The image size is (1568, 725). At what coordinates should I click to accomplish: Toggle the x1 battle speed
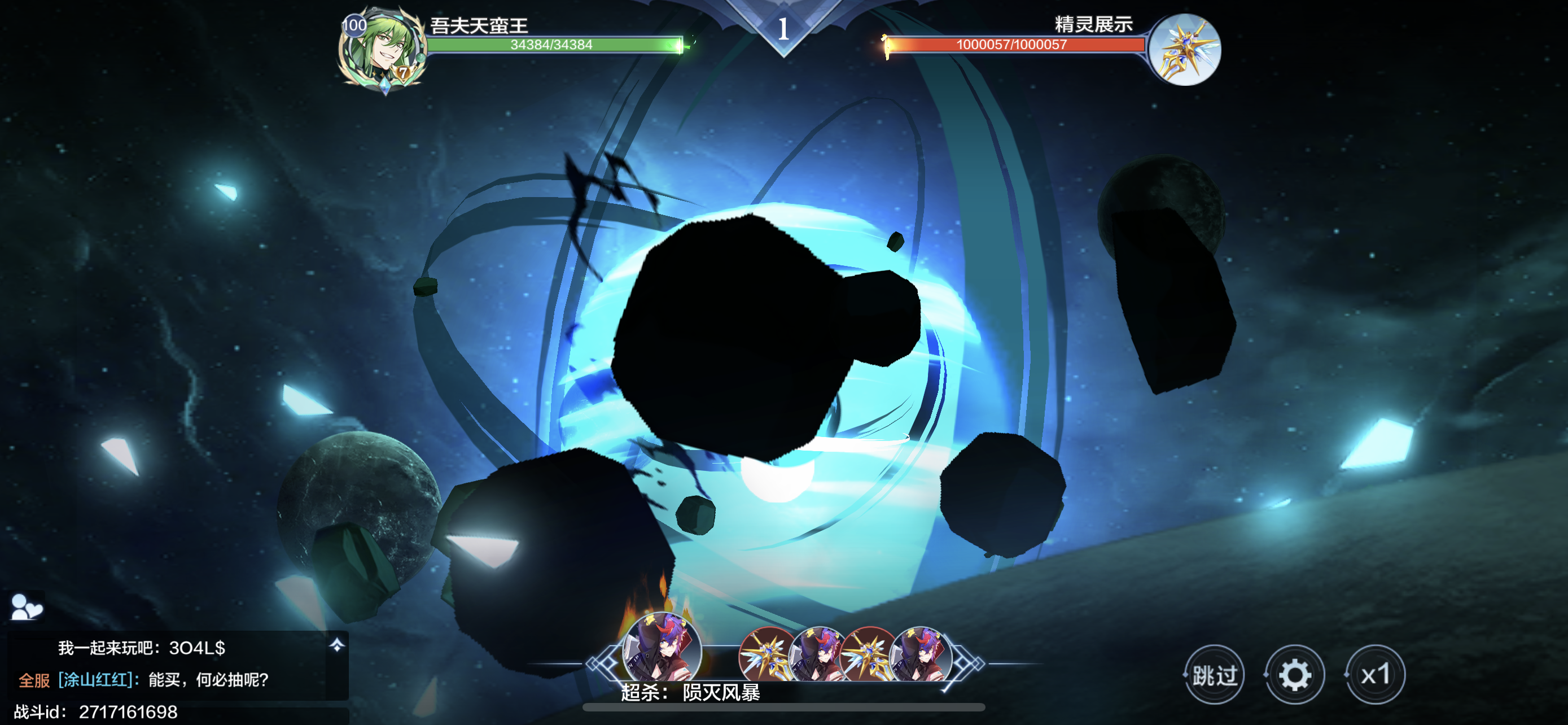click(1375, 675)
